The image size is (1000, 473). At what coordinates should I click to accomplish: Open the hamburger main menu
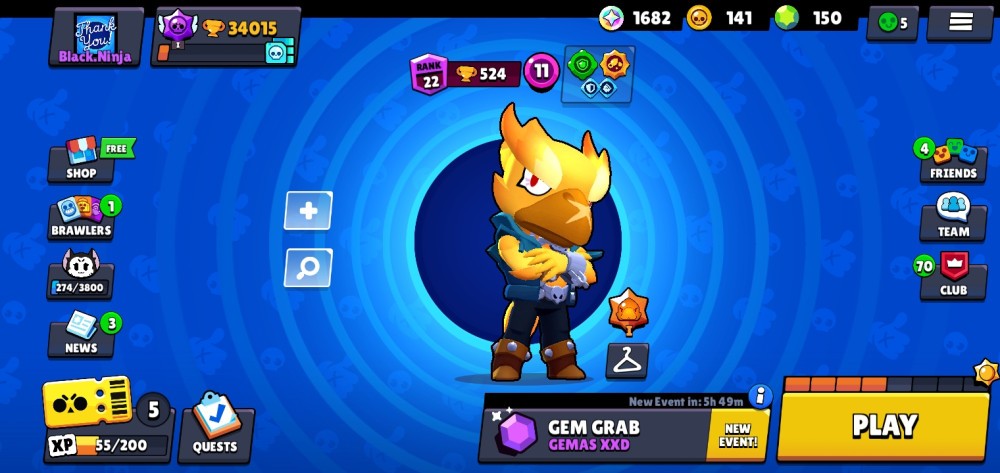click(x=960, y=23)
